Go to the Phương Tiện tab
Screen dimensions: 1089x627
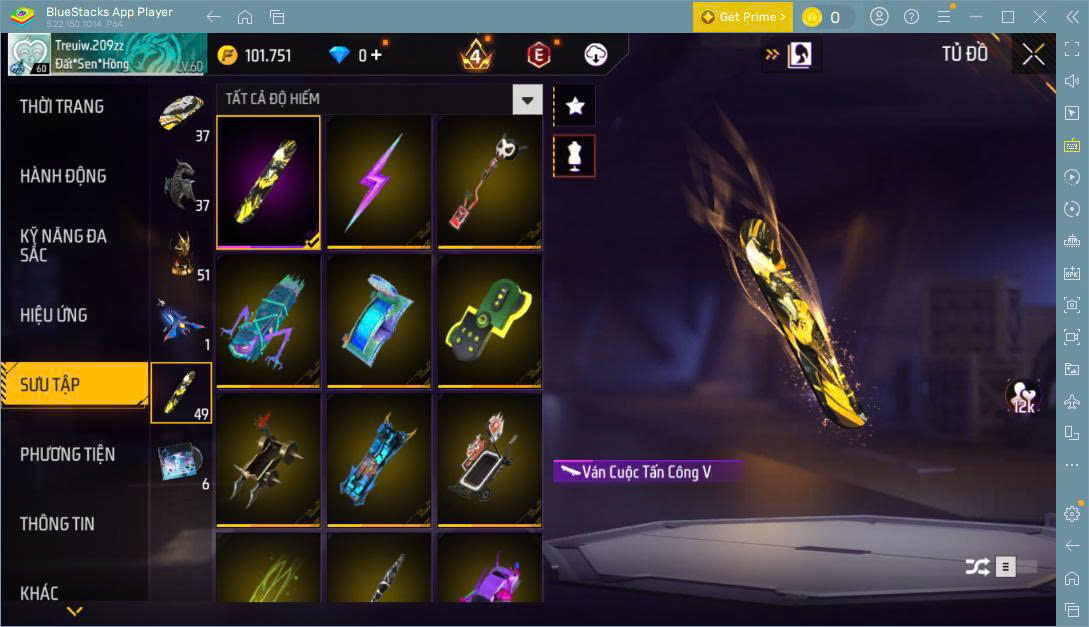[67, 454]
